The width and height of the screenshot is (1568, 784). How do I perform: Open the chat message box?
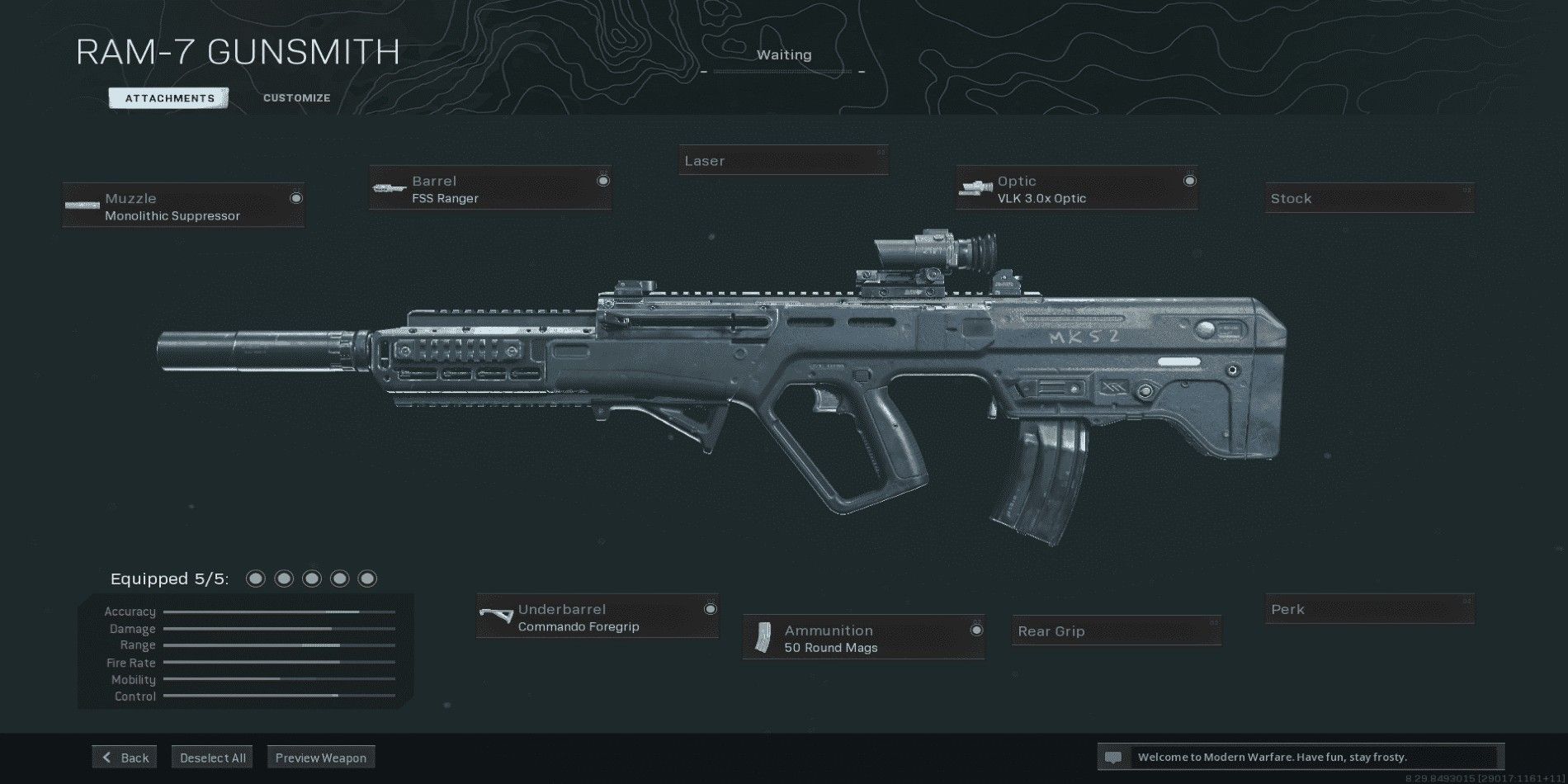point(1301,757)
